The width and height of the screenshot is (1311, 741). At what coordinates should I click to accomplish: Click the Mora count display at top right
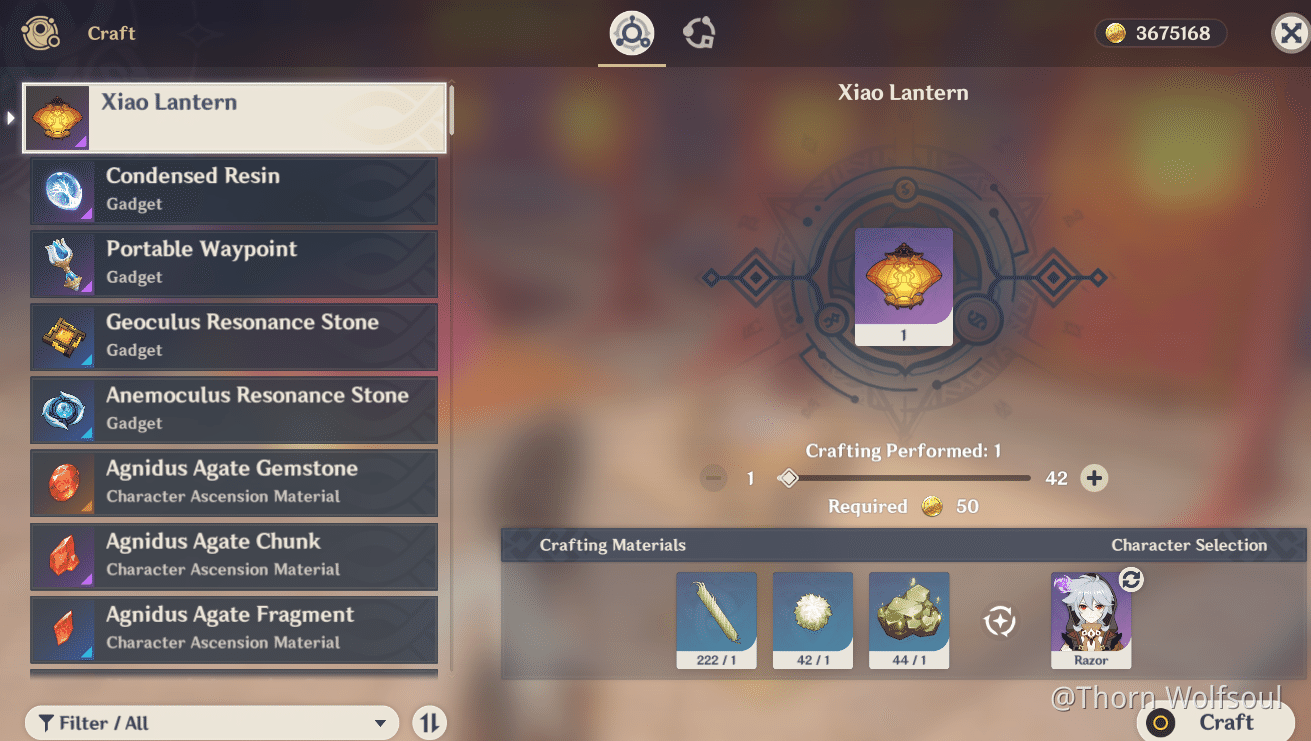[x=1160, y=32]
